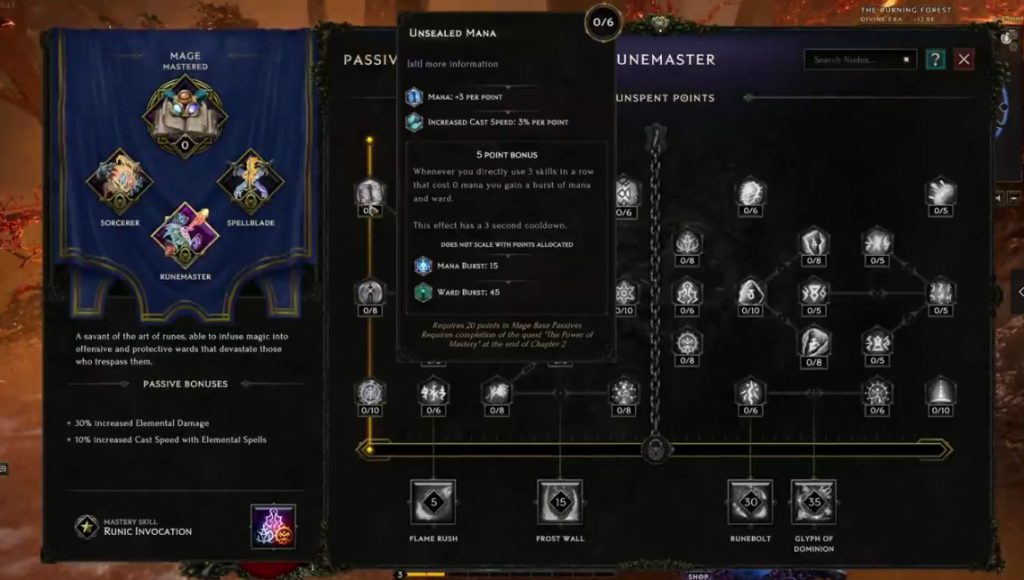Choose the Runebolt skill node

[x=750, y=502]
